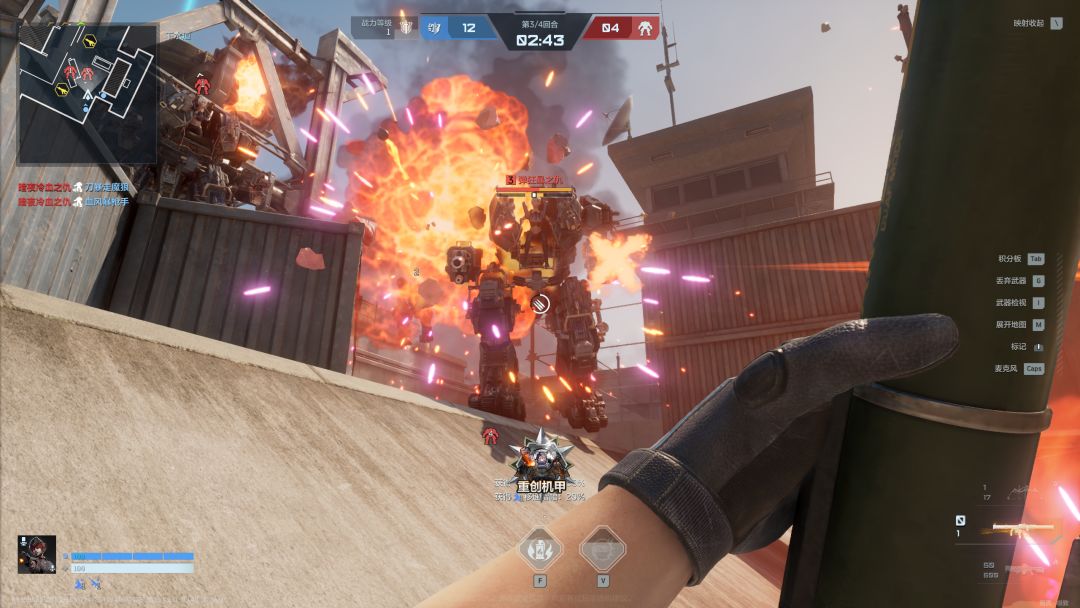Activate the battery ability icon
Screen dimensions: 1080x608
(x=540, y=549)
